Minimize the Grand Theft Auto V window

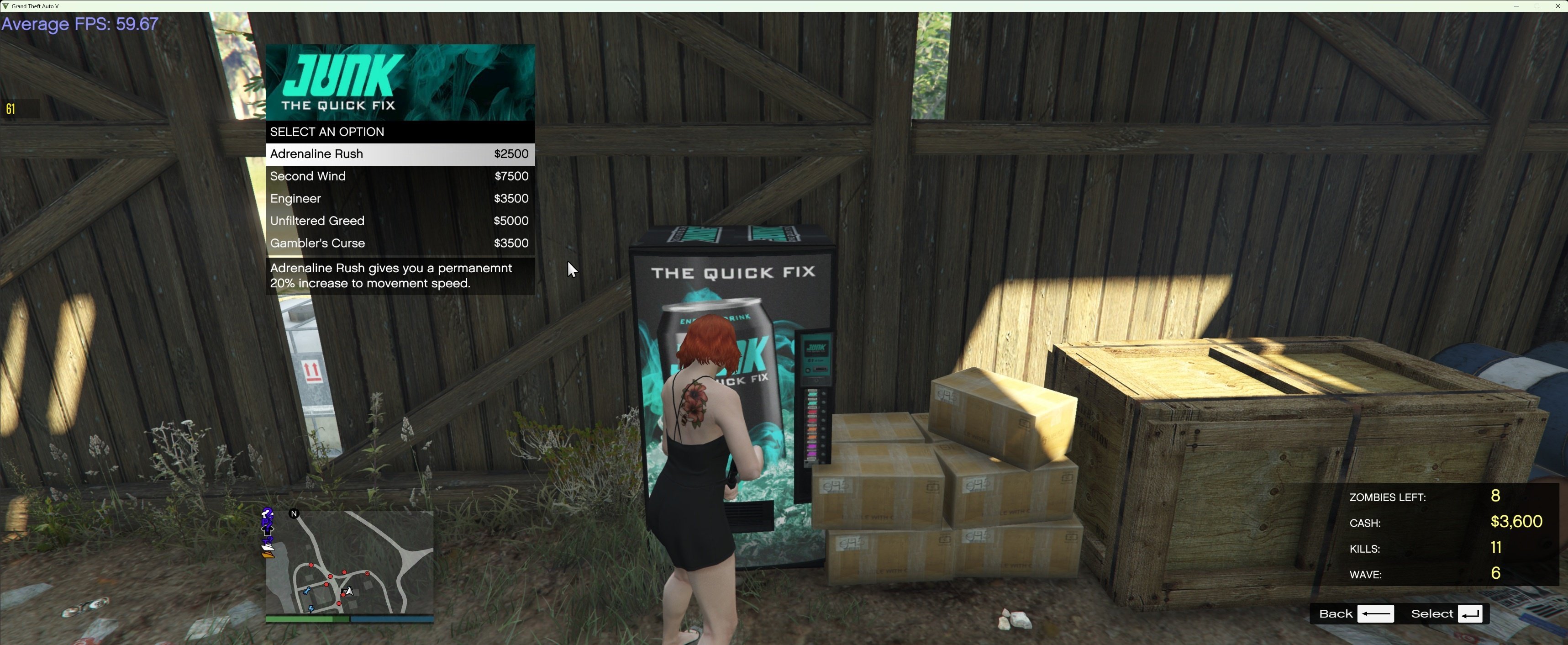click(x=1515, y=6)
